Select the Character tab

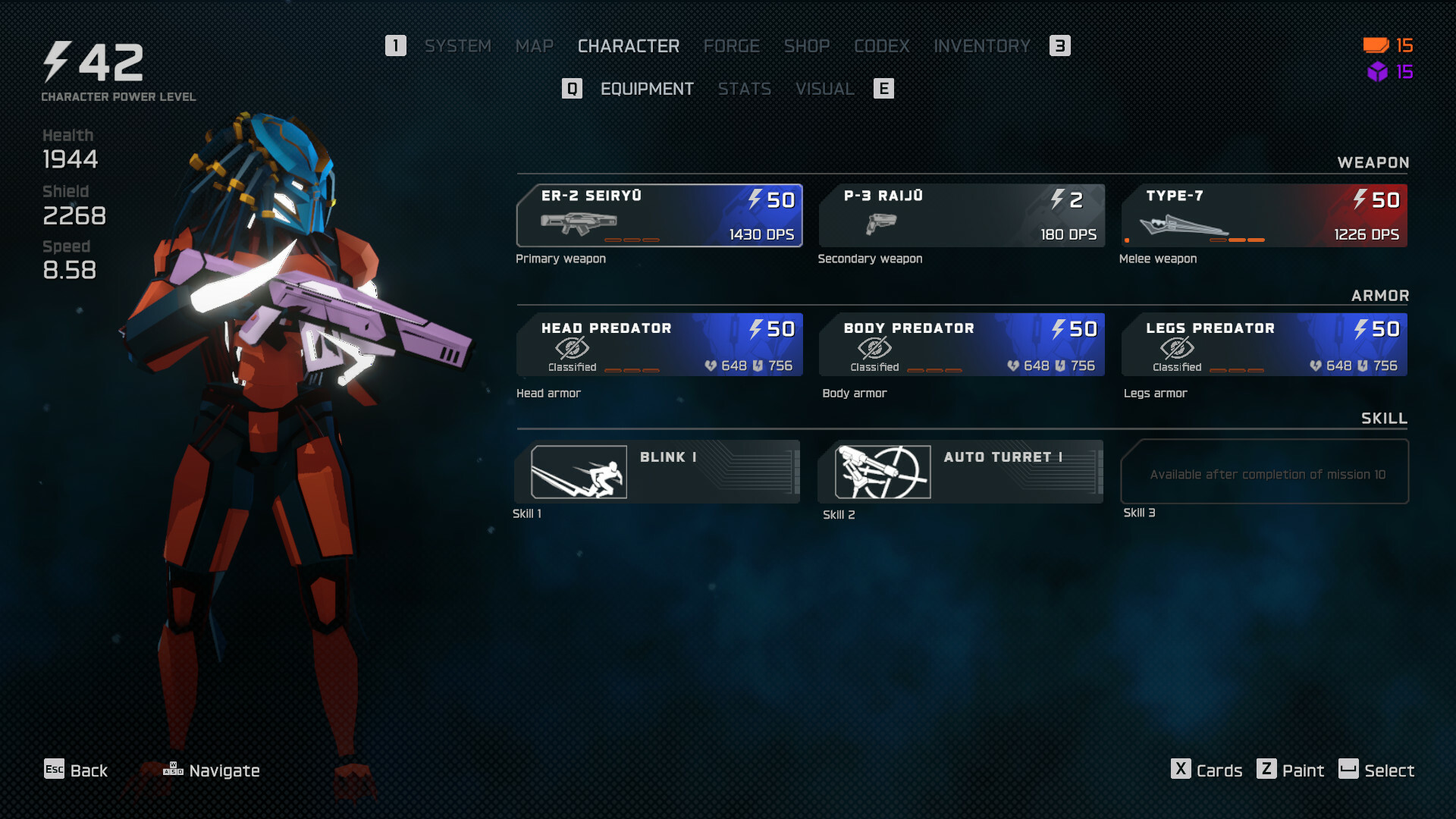tap(628, 46)
